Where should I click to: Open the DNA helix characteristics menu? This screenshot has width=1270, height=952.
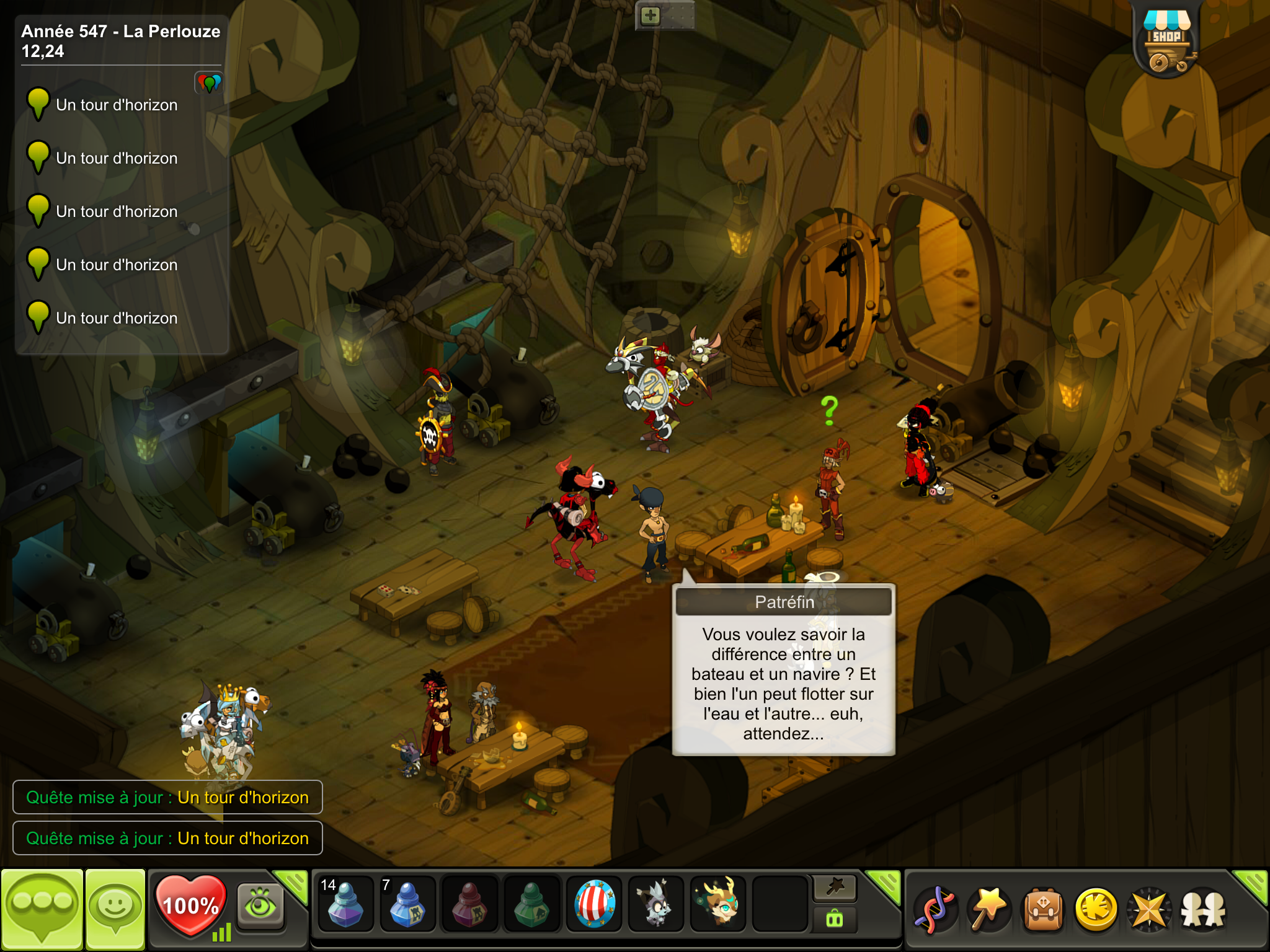[x=936, y=909]
